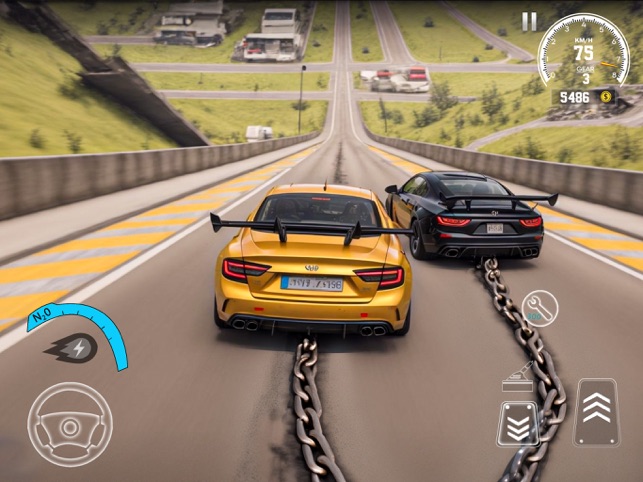Pause the race with the pause button
Viewport: 643px width, 482px height.
pos(528,21)
